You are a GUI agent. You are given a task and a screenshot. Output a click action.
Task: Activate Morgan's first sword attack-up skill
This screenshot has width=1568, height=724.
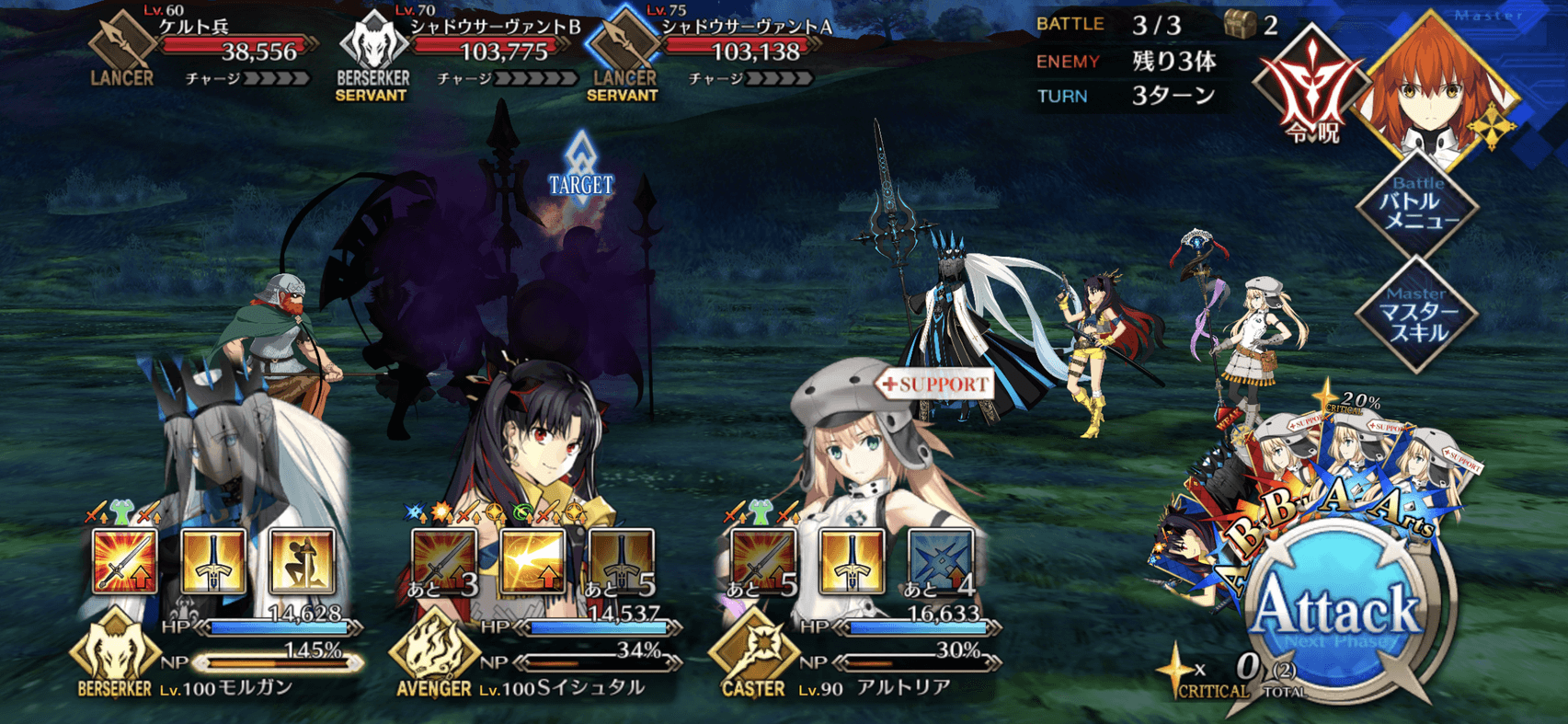click(x=126, y=560)
